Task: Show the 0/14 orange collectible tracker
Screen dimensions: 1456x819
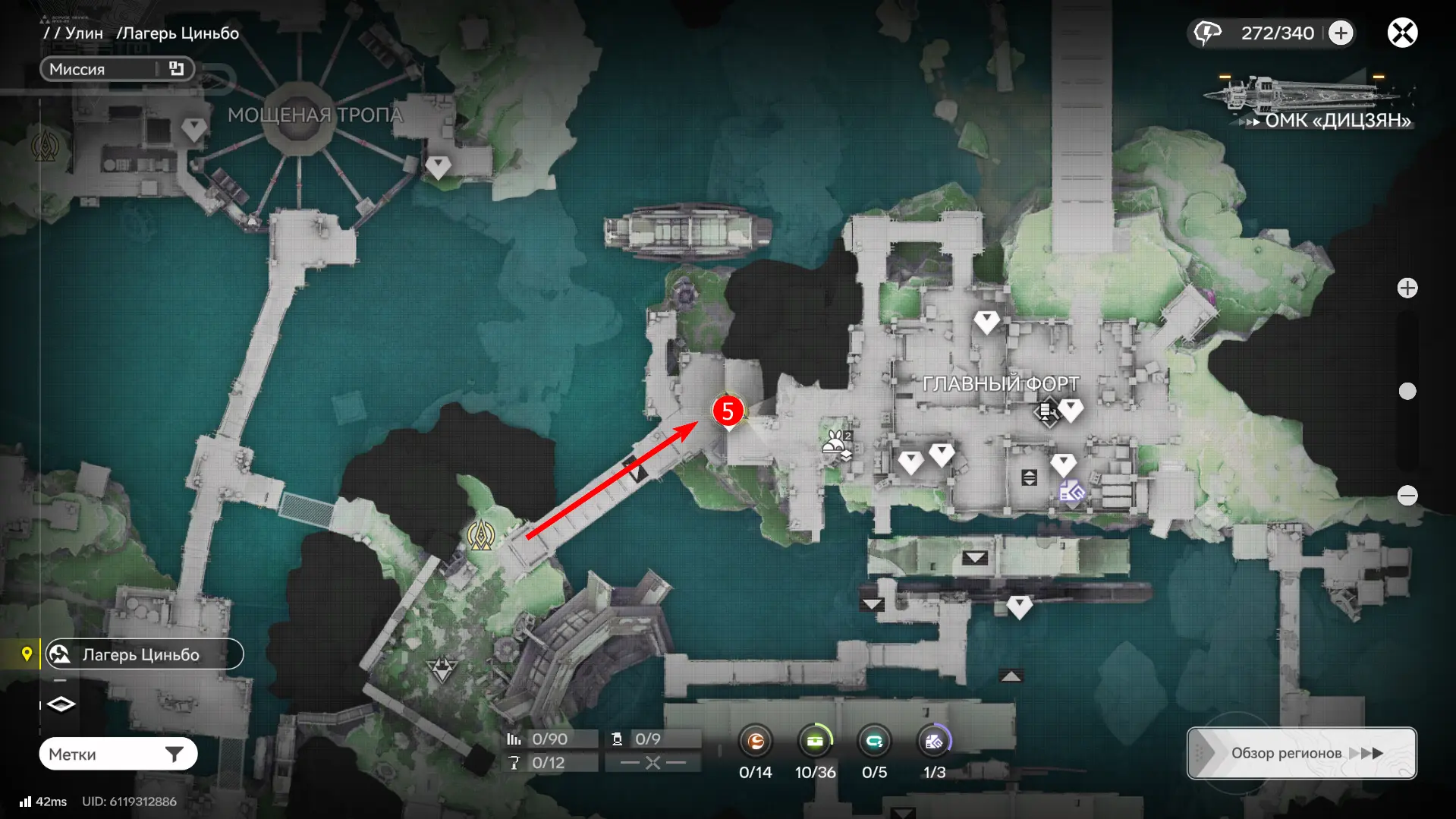Action: 756,742
